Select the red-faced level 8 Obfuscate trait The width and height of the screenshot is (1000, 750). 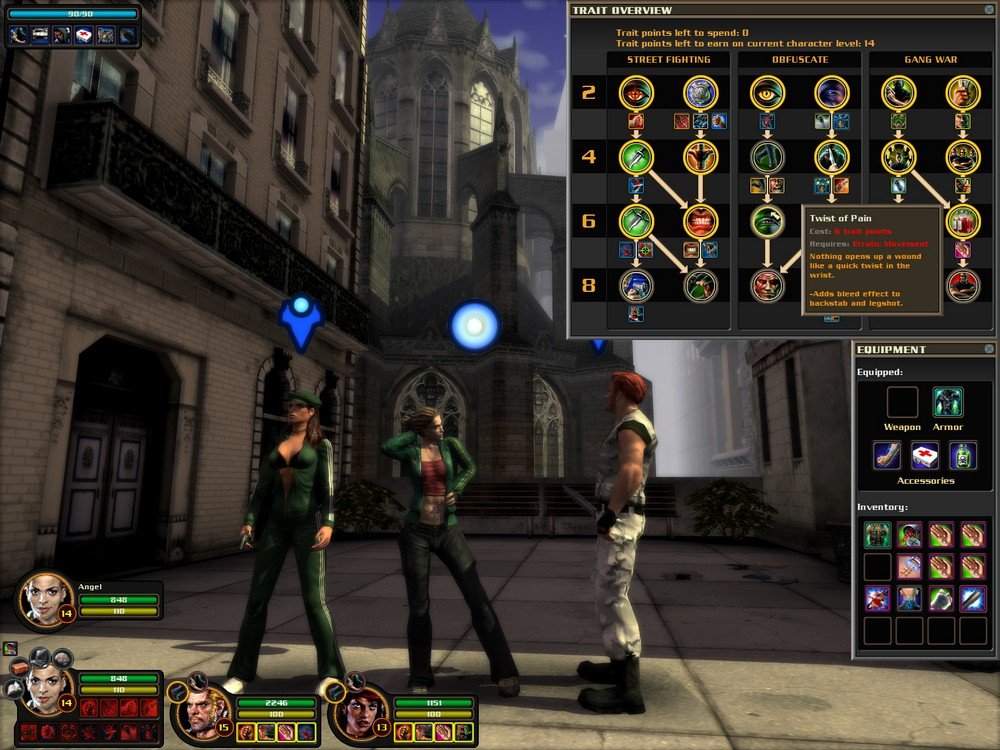[x=768, y=286]
